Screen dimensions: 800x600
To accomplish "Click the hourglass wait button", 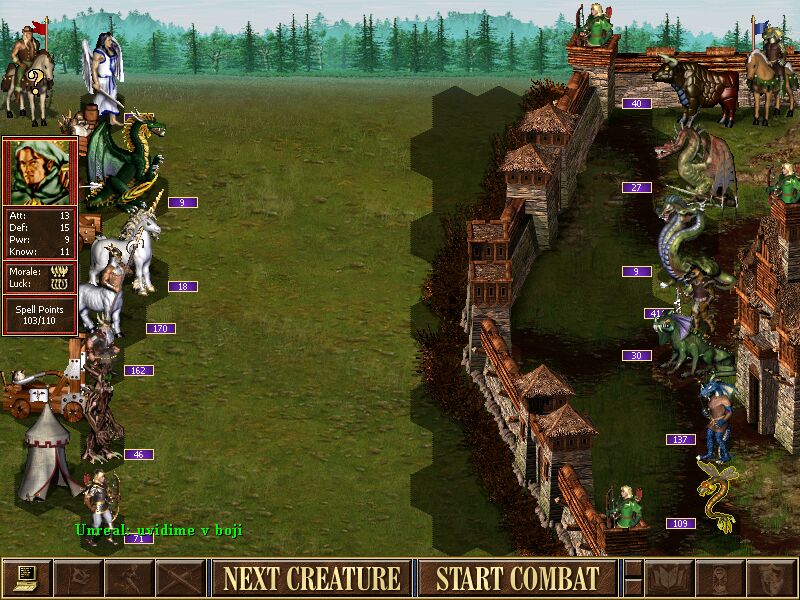I will pyautogui.click(x=720, y=578).
